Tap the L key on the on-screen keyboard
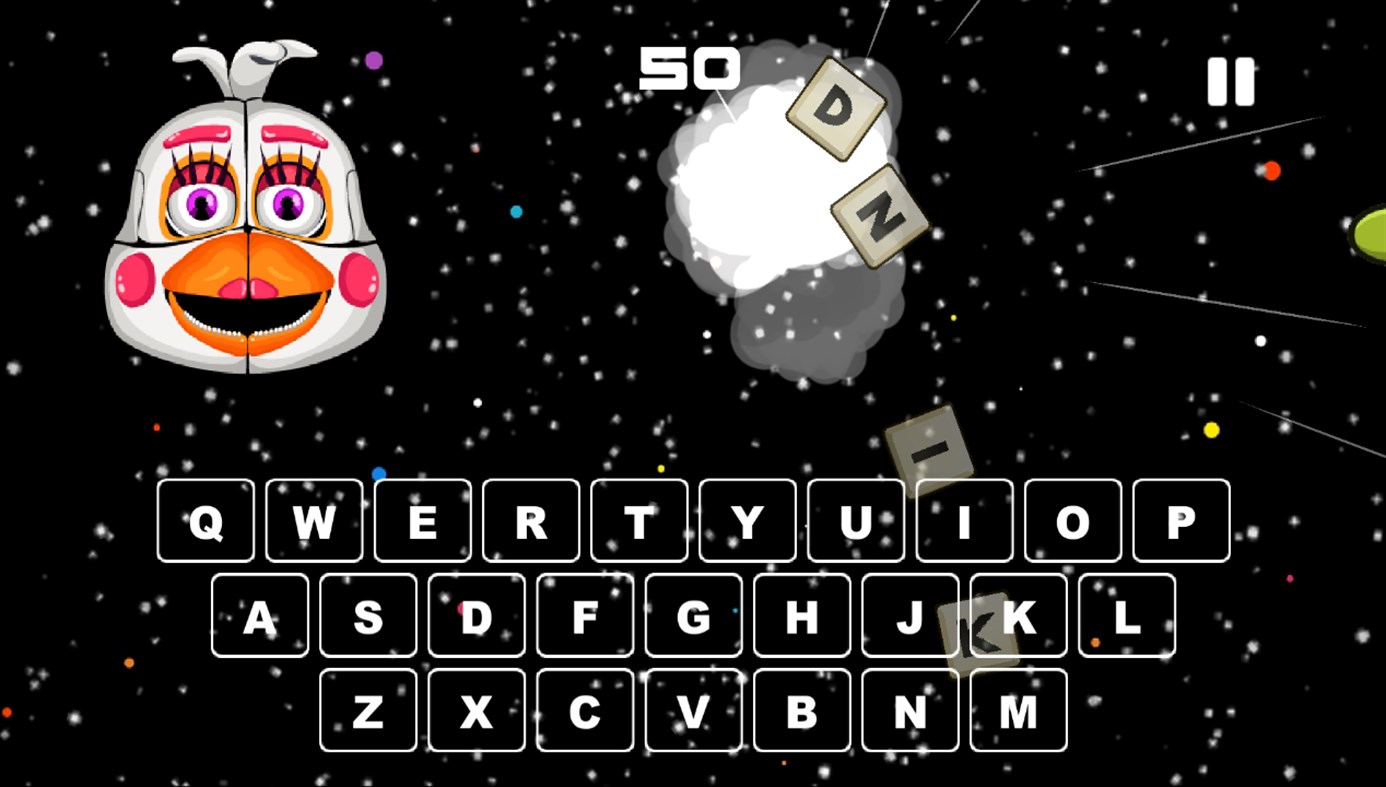 1127,616
